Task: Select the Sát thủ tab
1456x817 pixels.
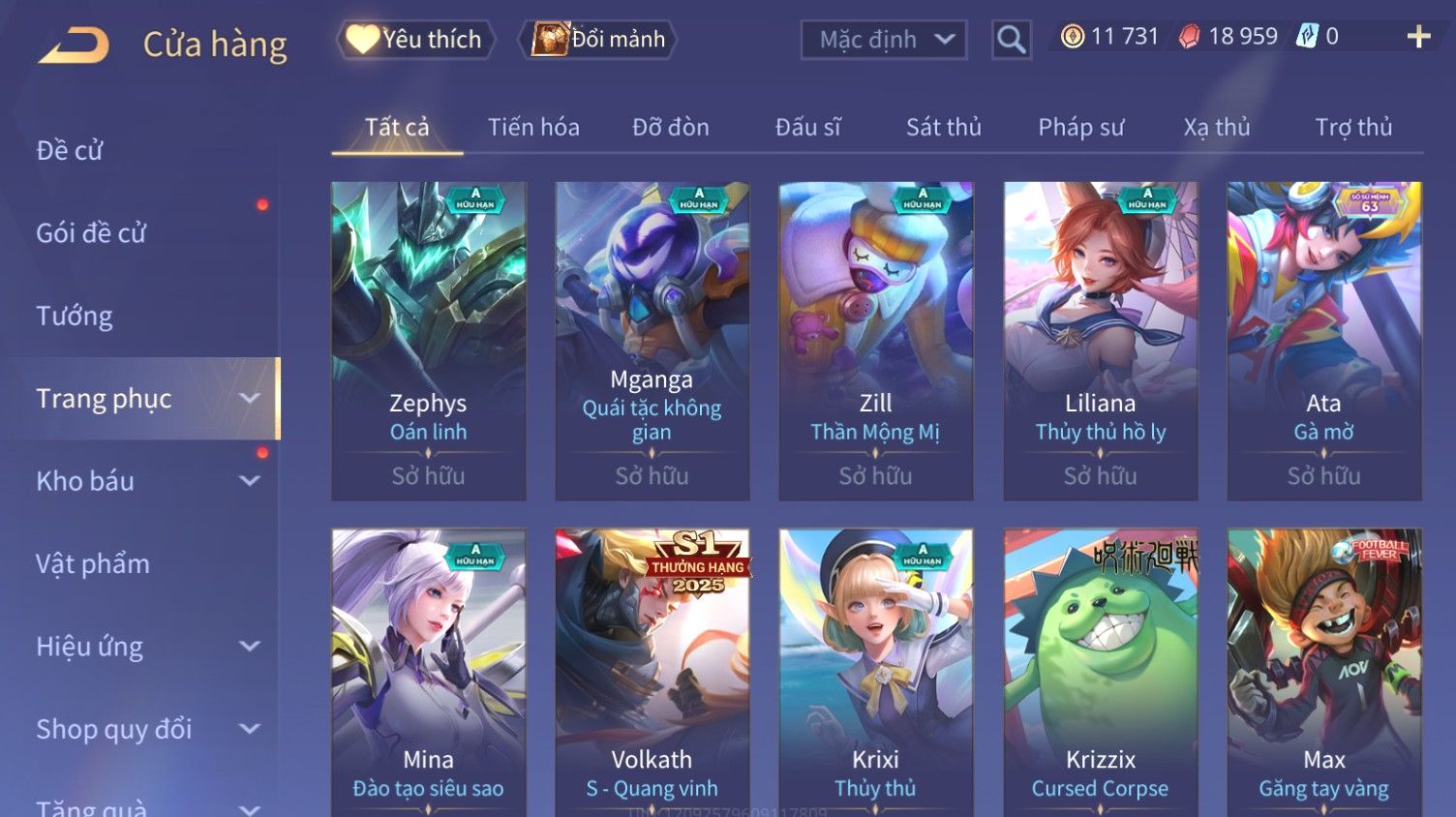Action: pos(943,127)
